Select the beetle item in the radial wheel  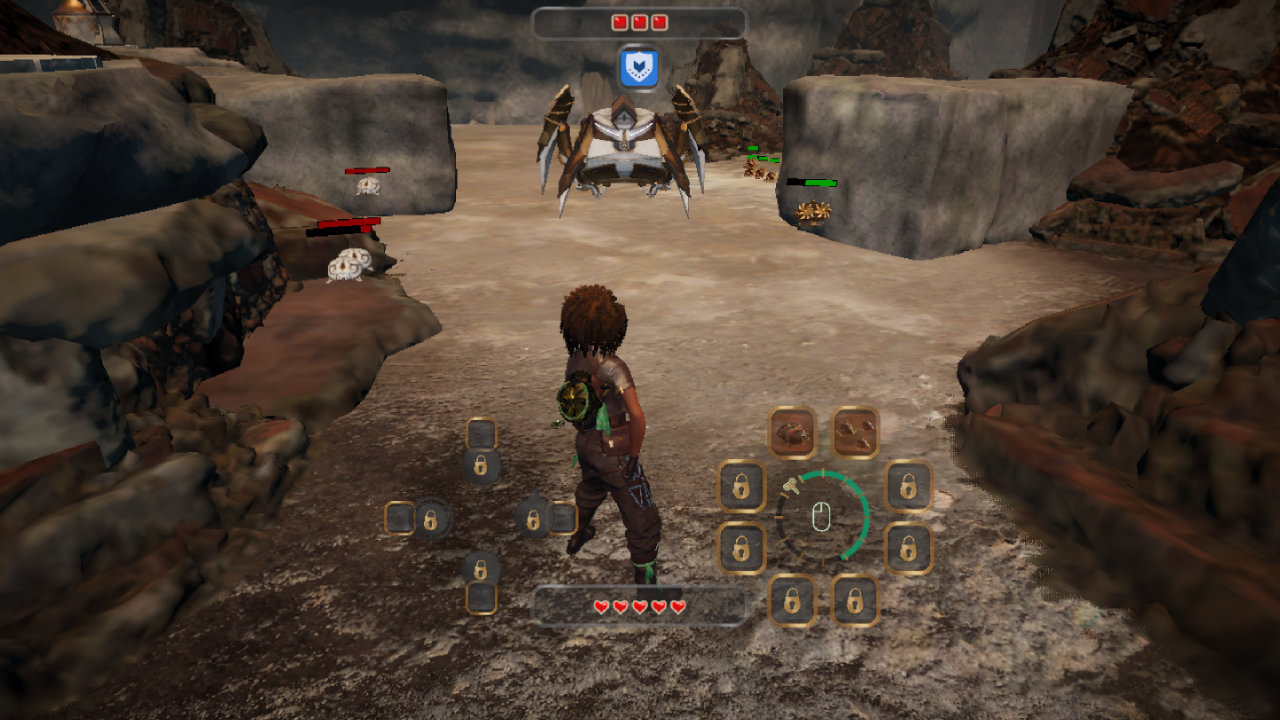tap(793, 432)
